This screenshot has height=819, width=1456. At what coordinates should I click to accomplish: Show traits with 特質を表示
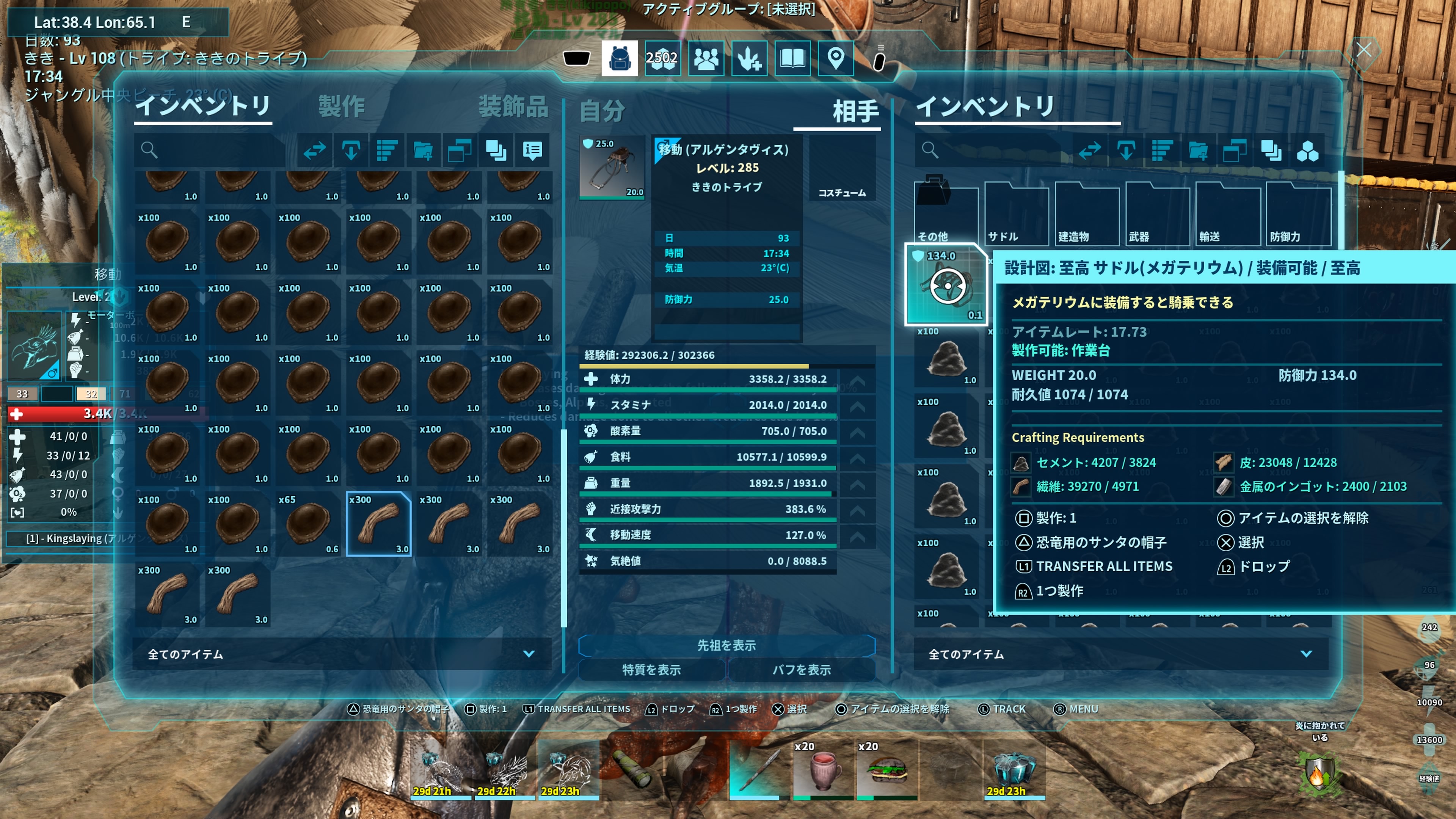coord(651,670)
